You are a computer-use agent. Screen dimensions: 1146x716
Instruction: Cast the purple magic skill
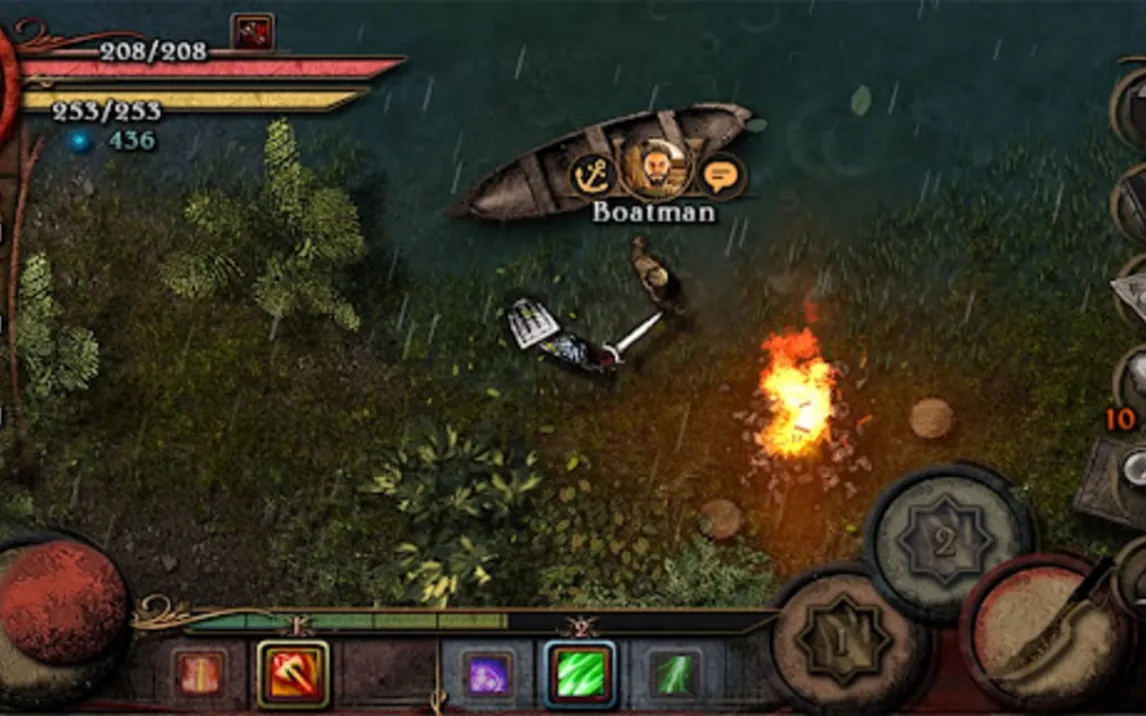pos(489,674)
